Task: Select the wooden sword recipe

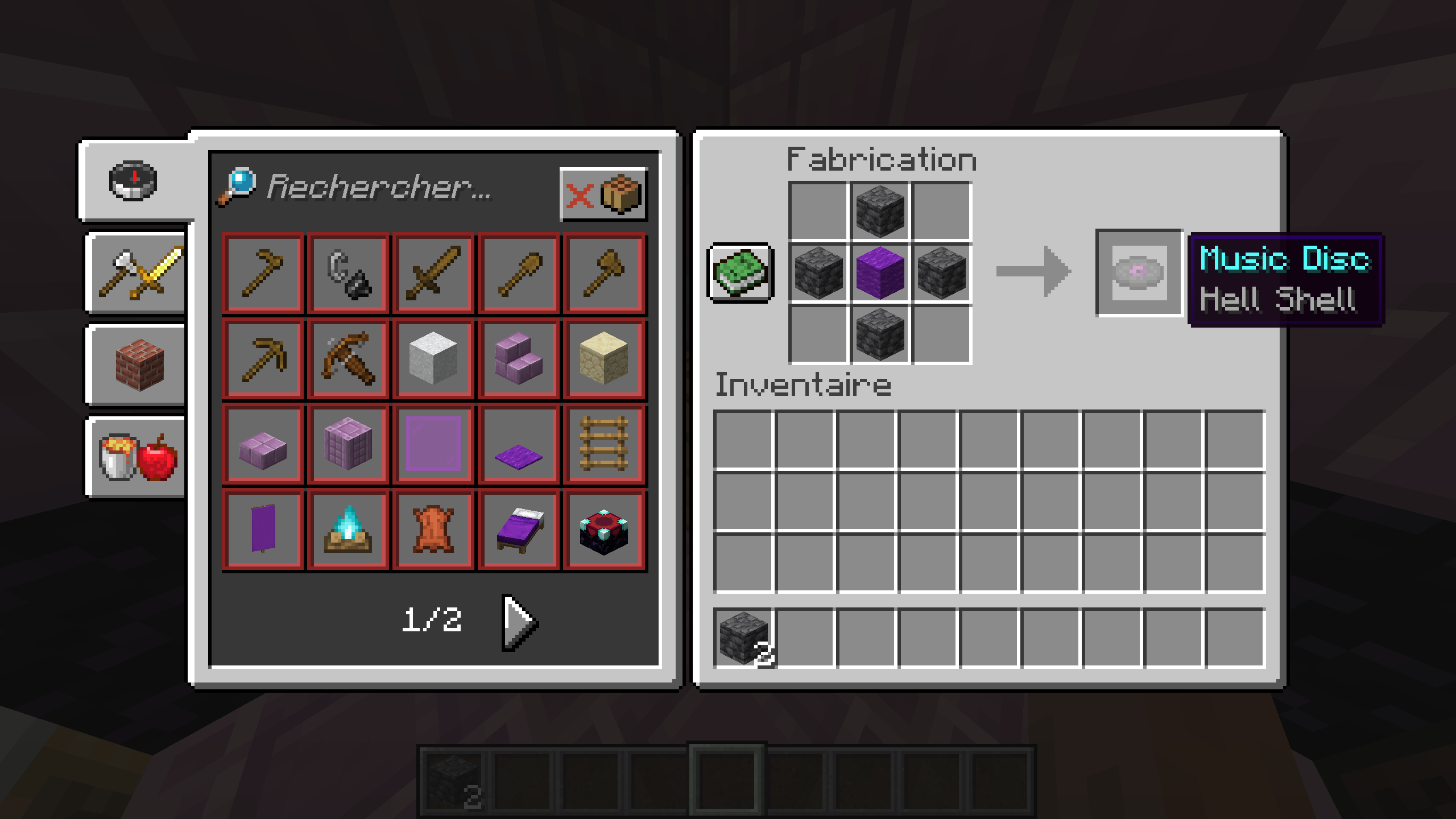Action: (433, 273)
